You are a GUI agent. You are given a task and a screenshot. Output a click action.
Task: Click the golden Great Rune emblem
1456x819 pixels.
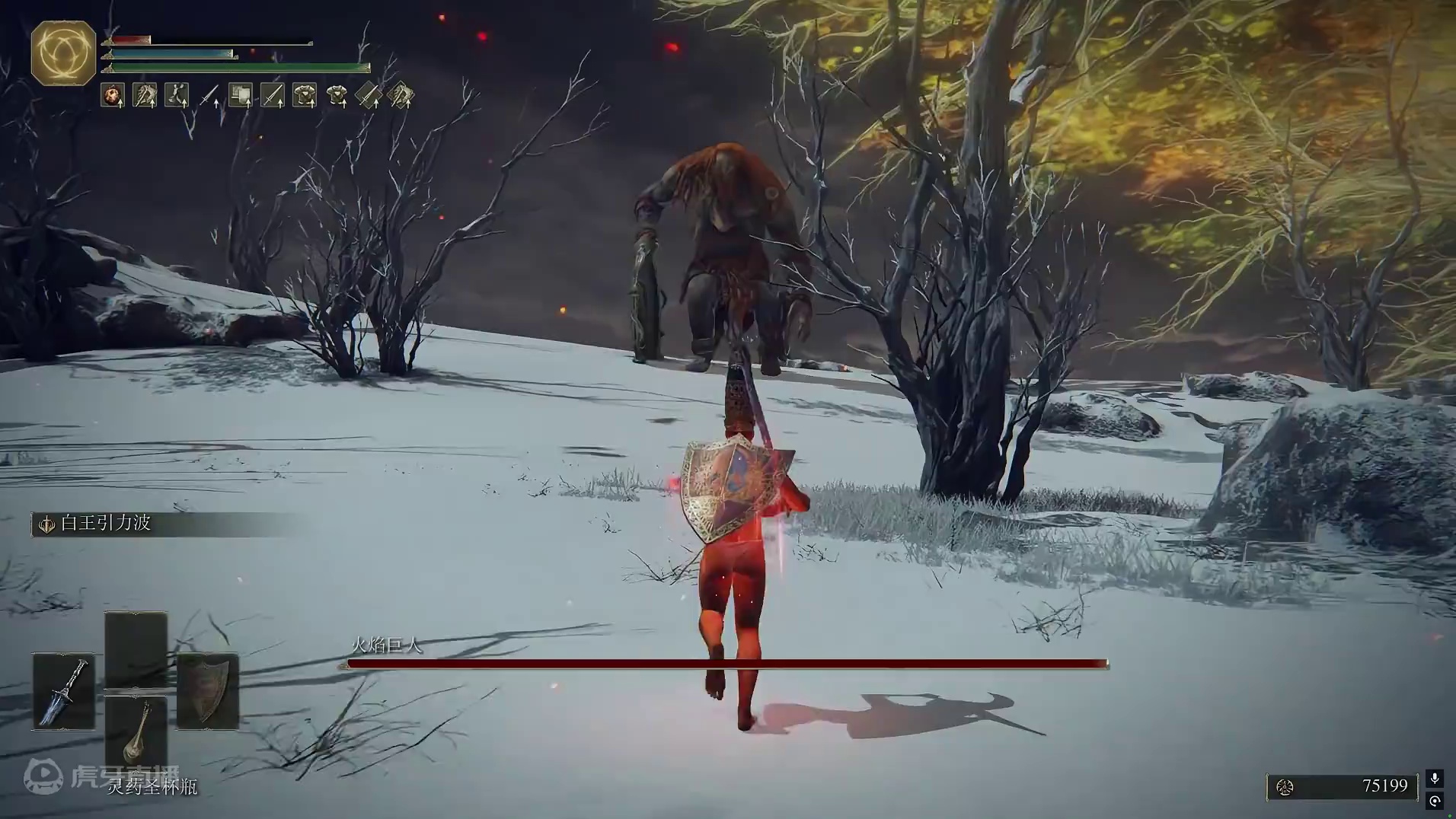coord(63,52)
